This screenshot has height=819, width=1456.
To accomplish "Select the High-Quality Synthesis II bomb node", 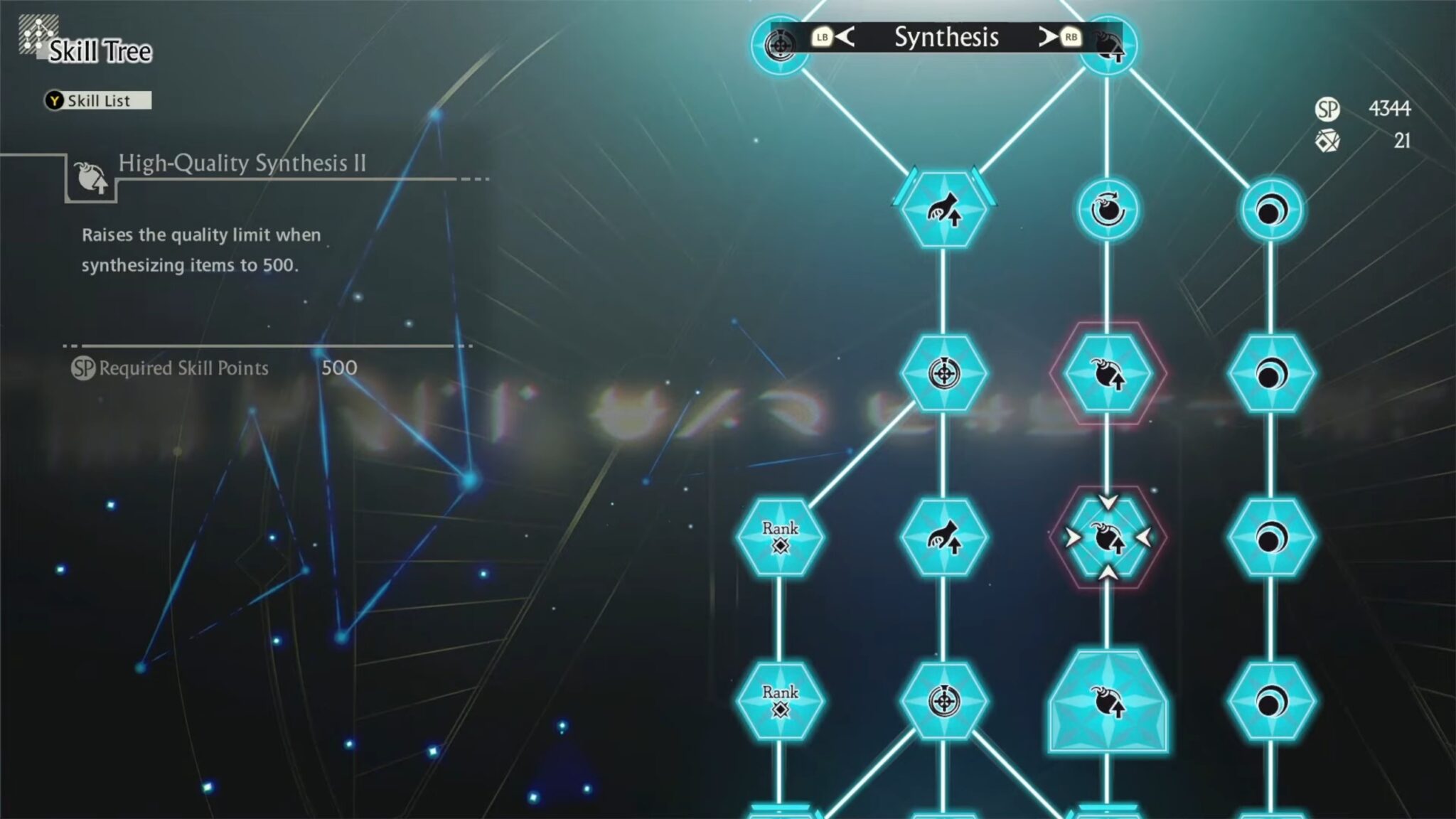I will click(x=1108, y=539).
